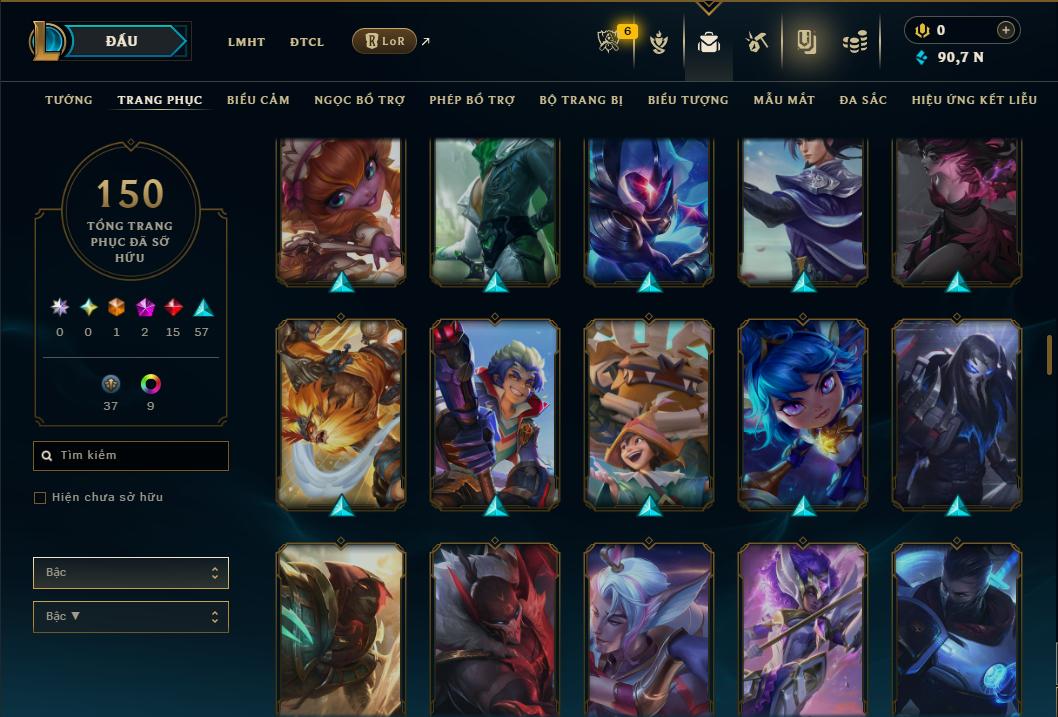
Task: Open the ĐTCL navigation link
Action: (x=307, y=42)
